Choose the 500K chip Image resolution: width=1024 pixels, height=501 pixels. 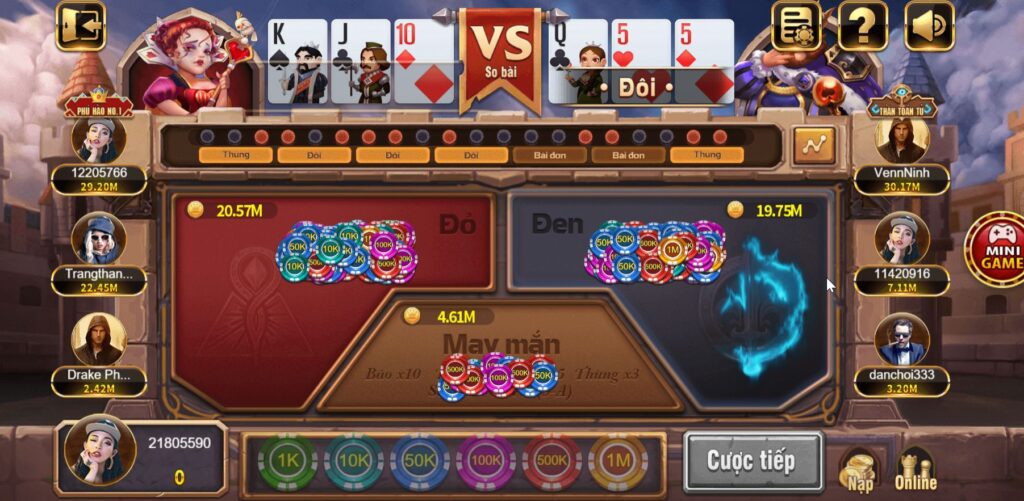[552, 461]
